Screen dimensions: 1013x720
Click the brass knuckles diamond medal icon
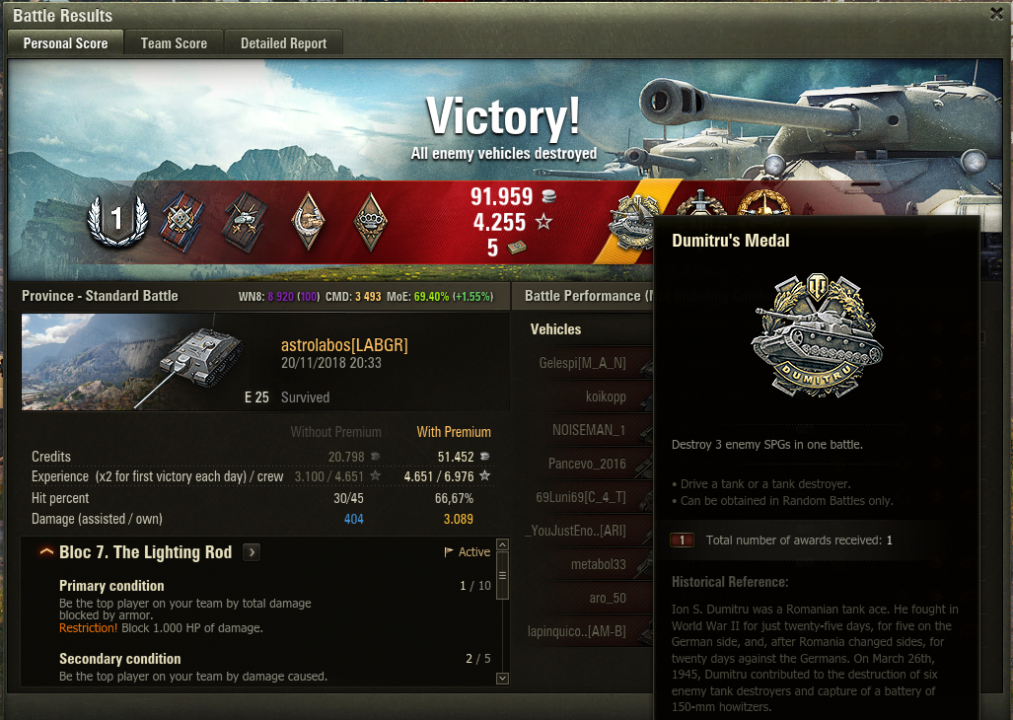point(371,221)
